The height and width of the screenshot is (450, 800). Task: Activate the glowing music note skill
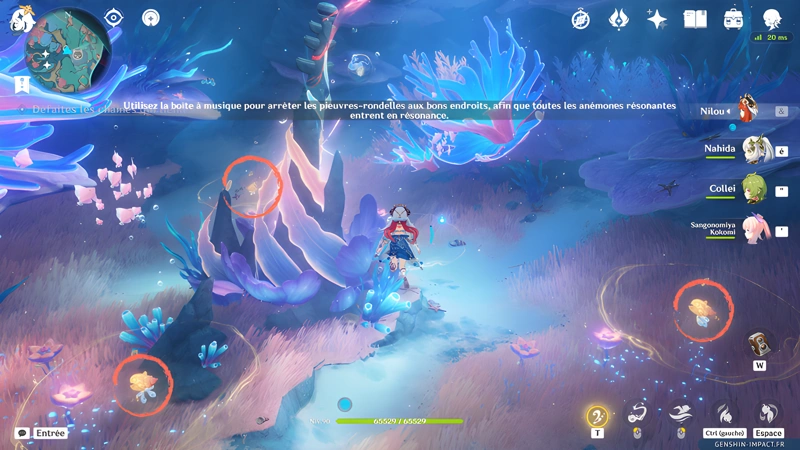(x=597, y=415)
